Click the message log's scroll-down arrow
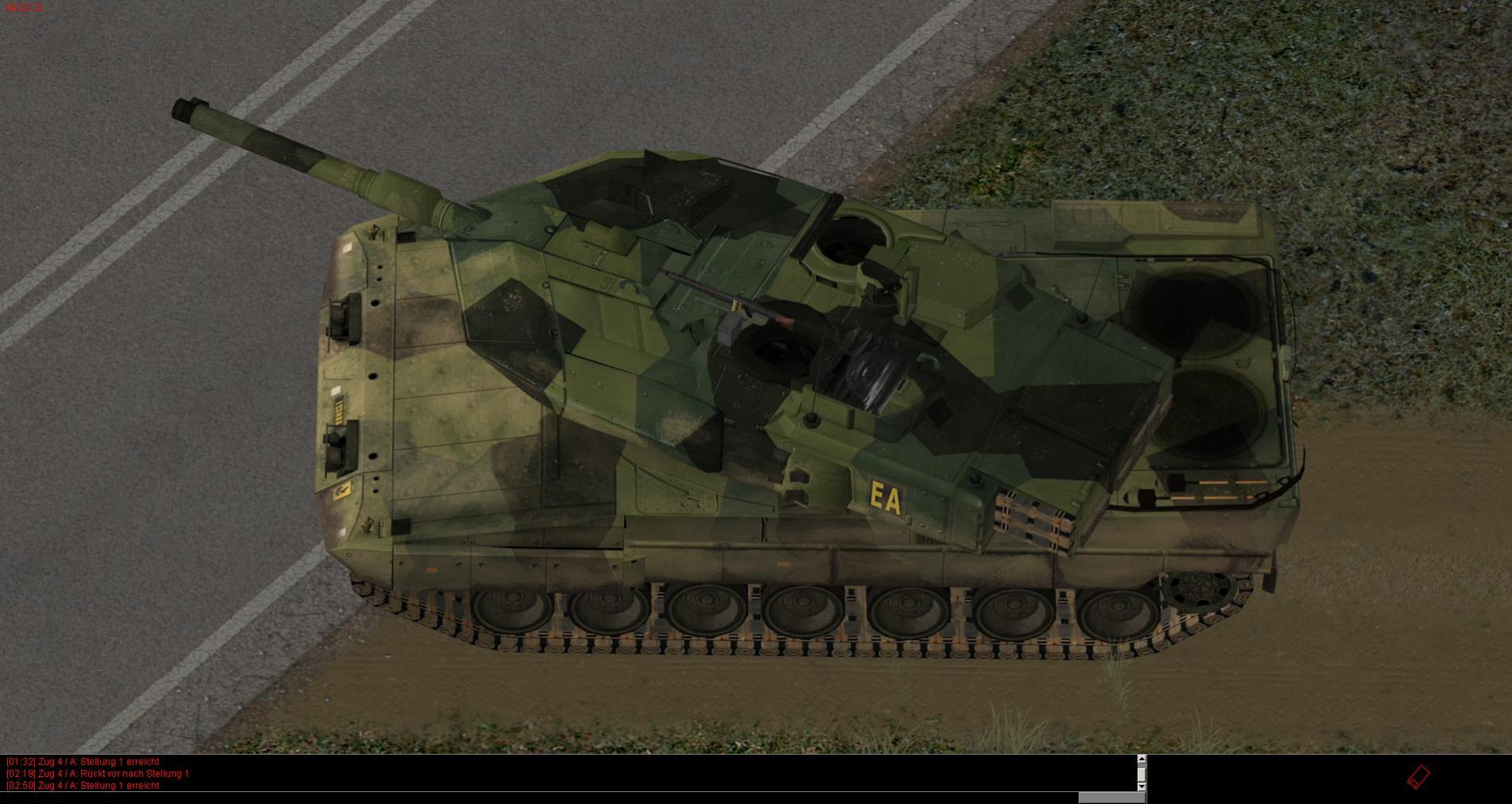 pos(1142,786)
